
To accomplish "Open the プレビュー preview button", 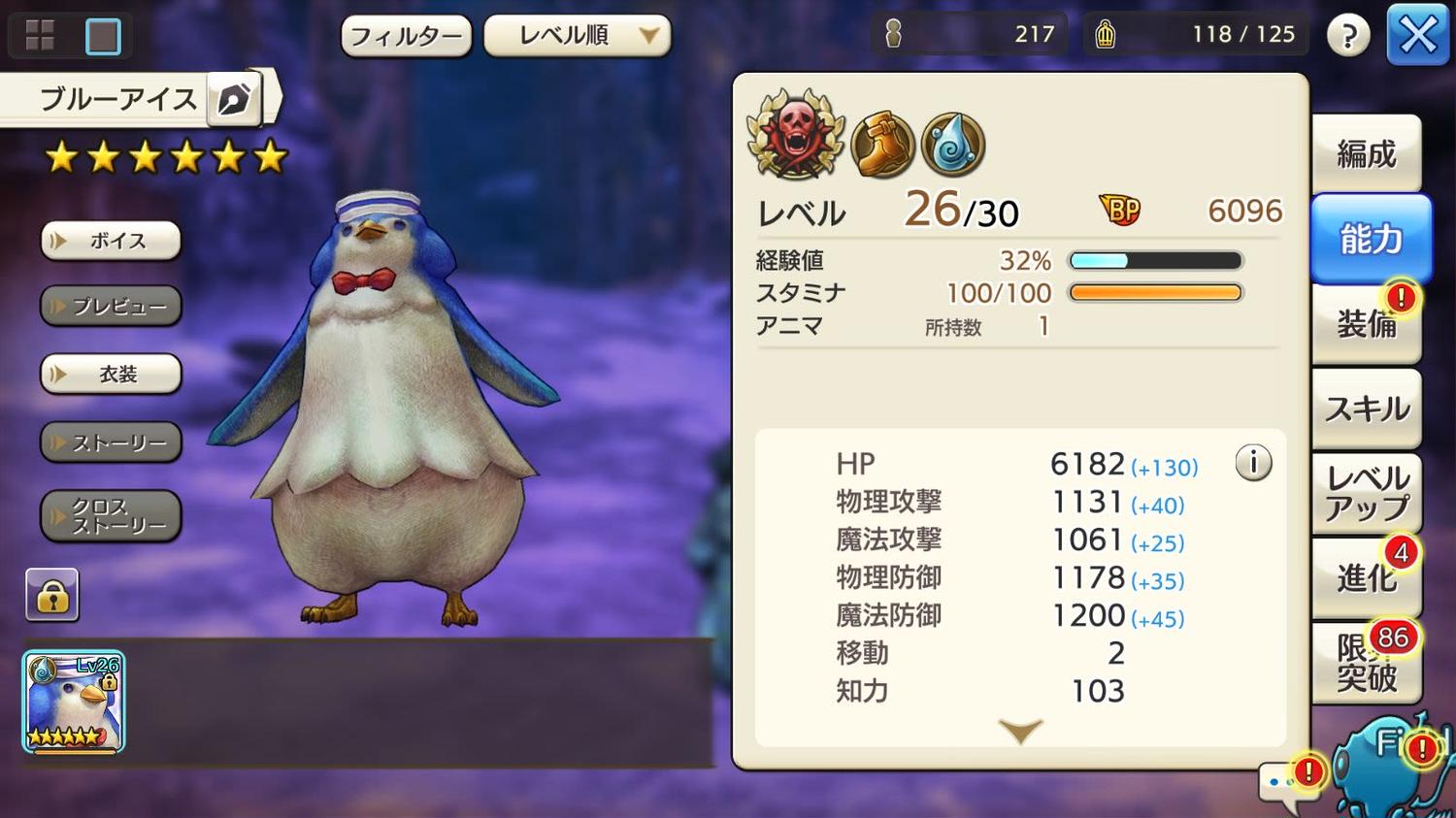I will coord(111,307).
